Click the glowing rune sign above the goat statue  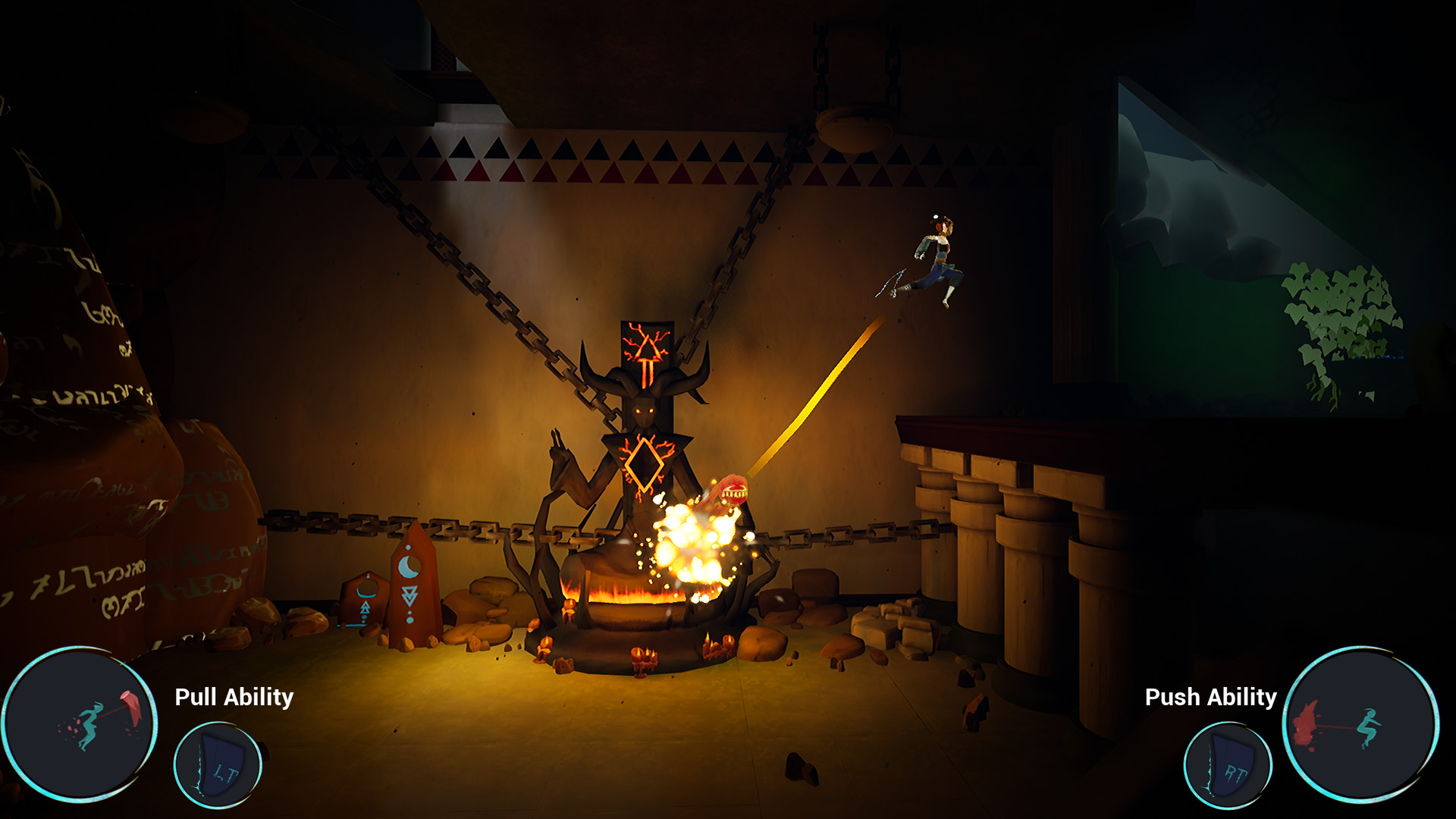648,353
